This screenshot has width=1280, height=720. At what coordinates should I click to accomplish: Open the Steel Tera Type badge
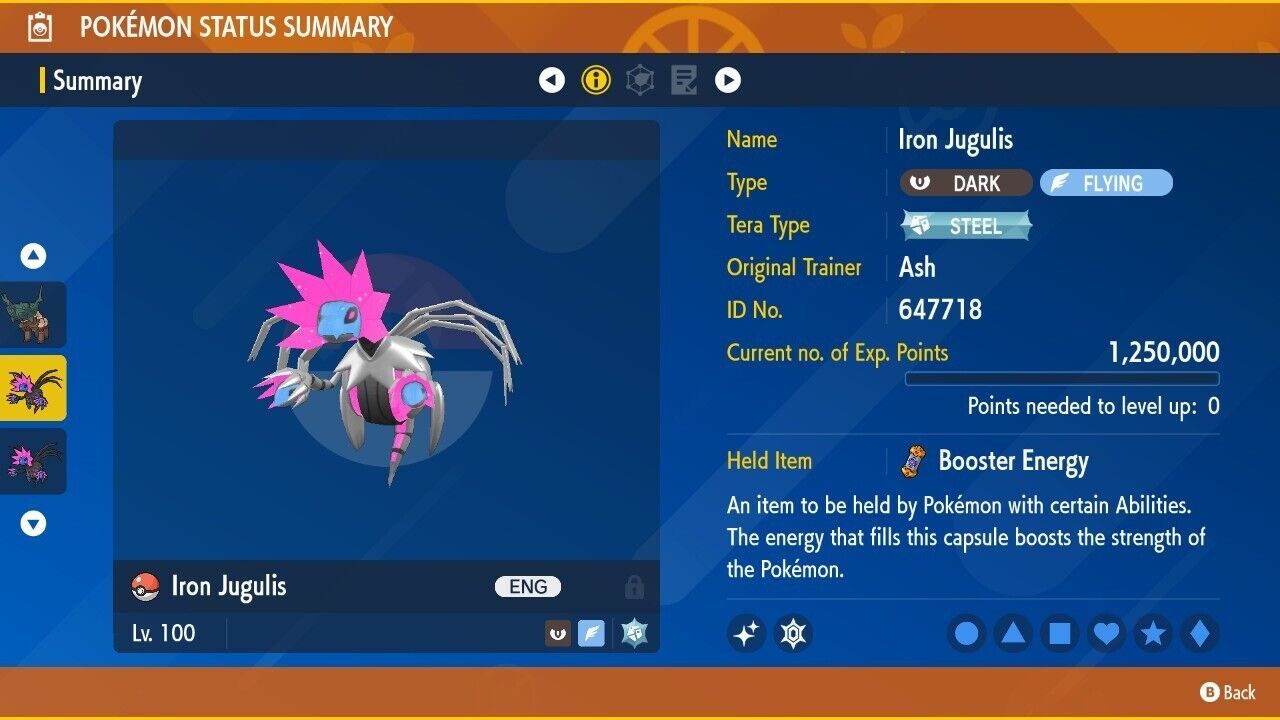coord(966,226)
